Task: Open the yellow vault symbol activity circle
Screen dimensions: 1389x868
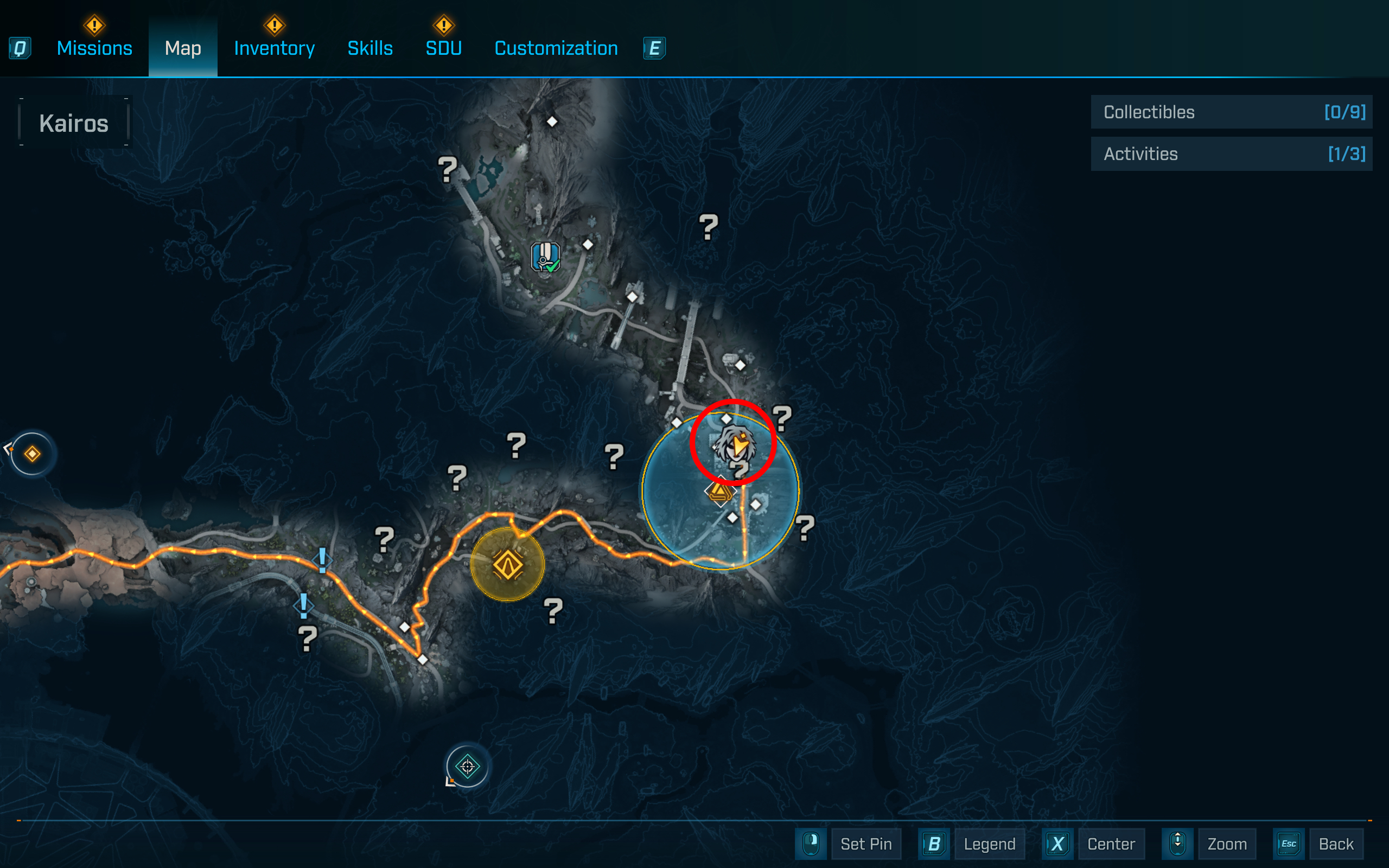Action: click(507, 564)
